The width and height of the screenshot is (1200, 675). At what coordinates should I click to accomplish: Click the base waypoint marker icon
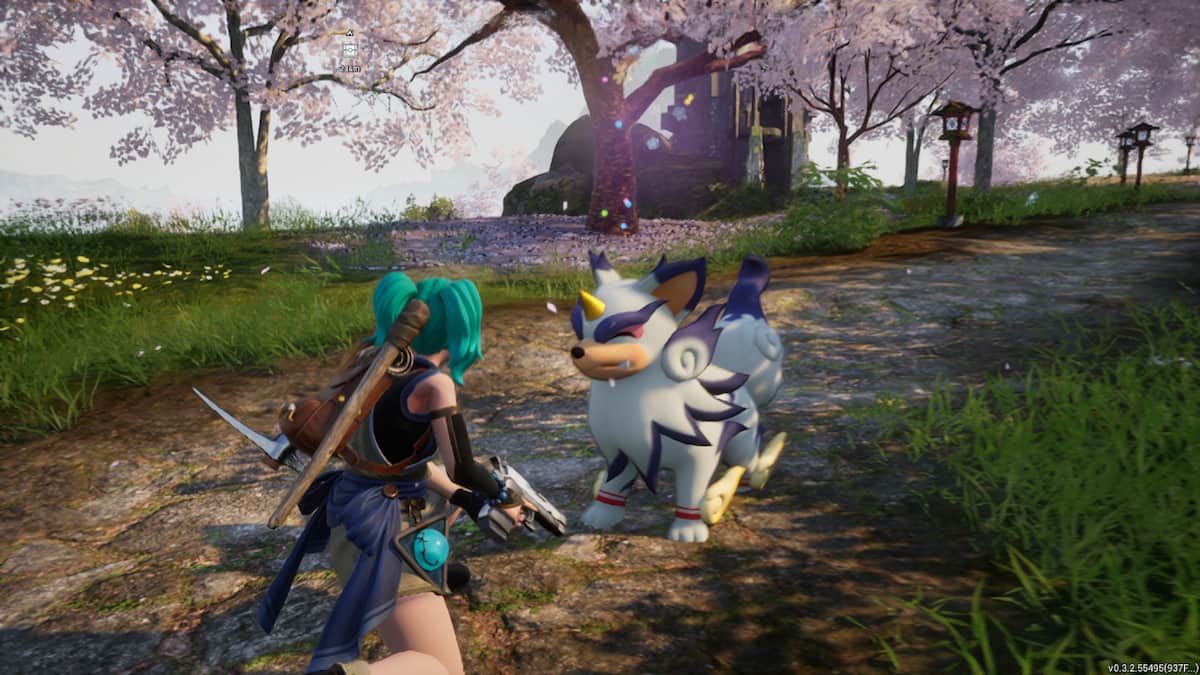(x=349, y=49)
